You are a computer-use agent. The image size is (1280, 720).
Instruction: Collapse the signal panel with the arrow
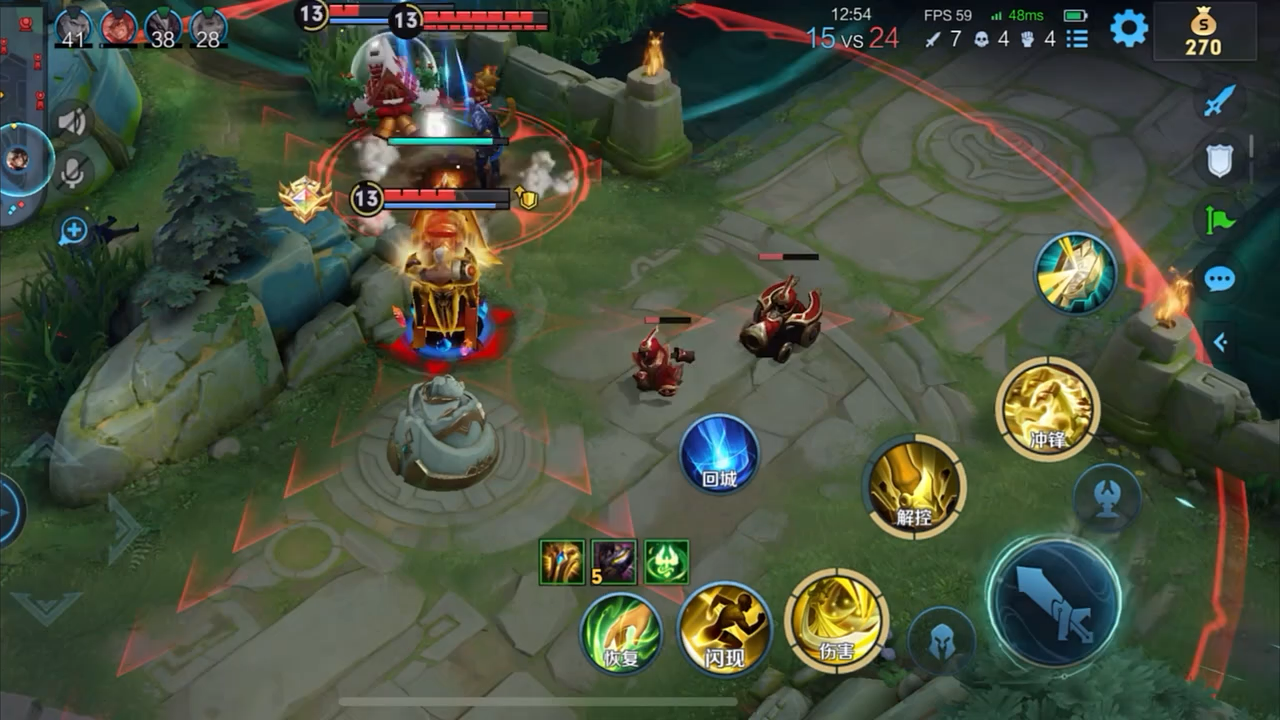pos(1220,342)
